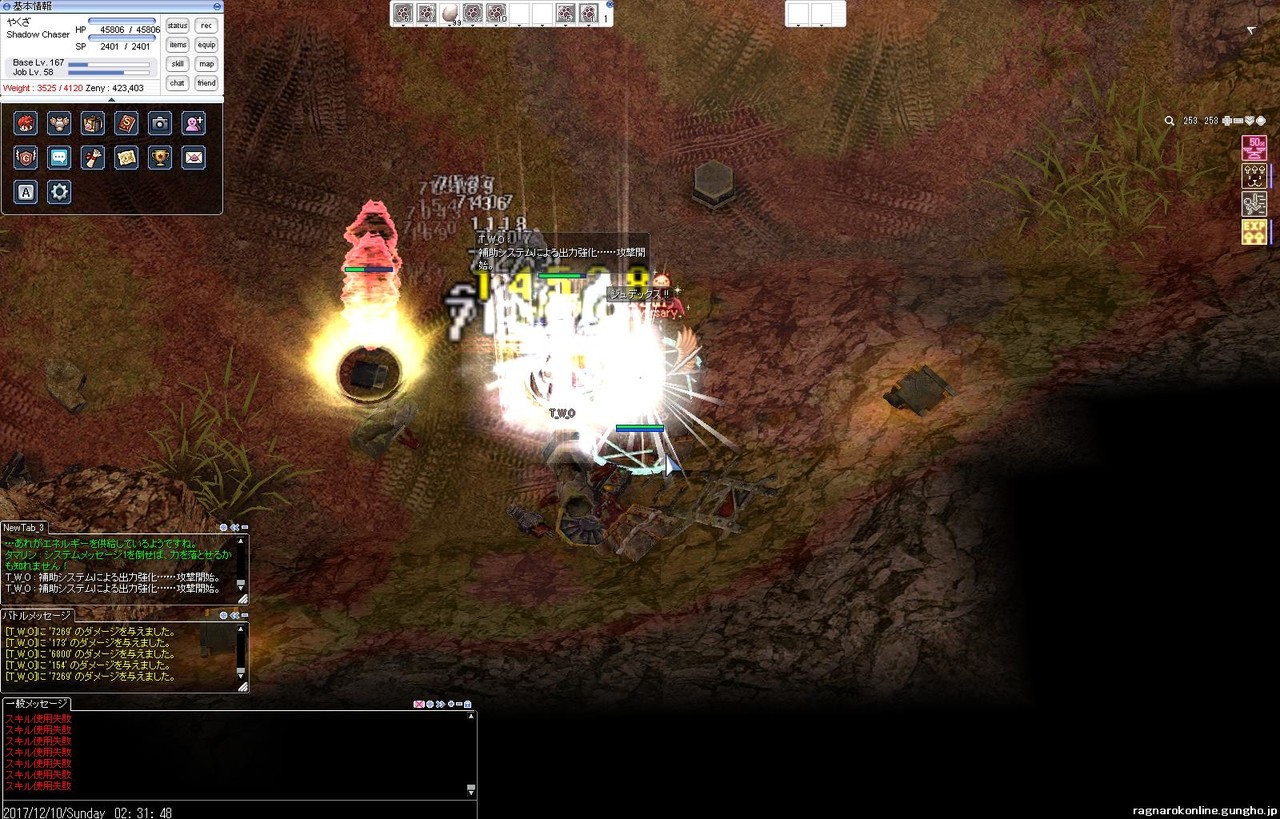The height and width of the screenshot is (819, 1280).
Task: Use the egg item in hotbar
Action: (450, 13)
